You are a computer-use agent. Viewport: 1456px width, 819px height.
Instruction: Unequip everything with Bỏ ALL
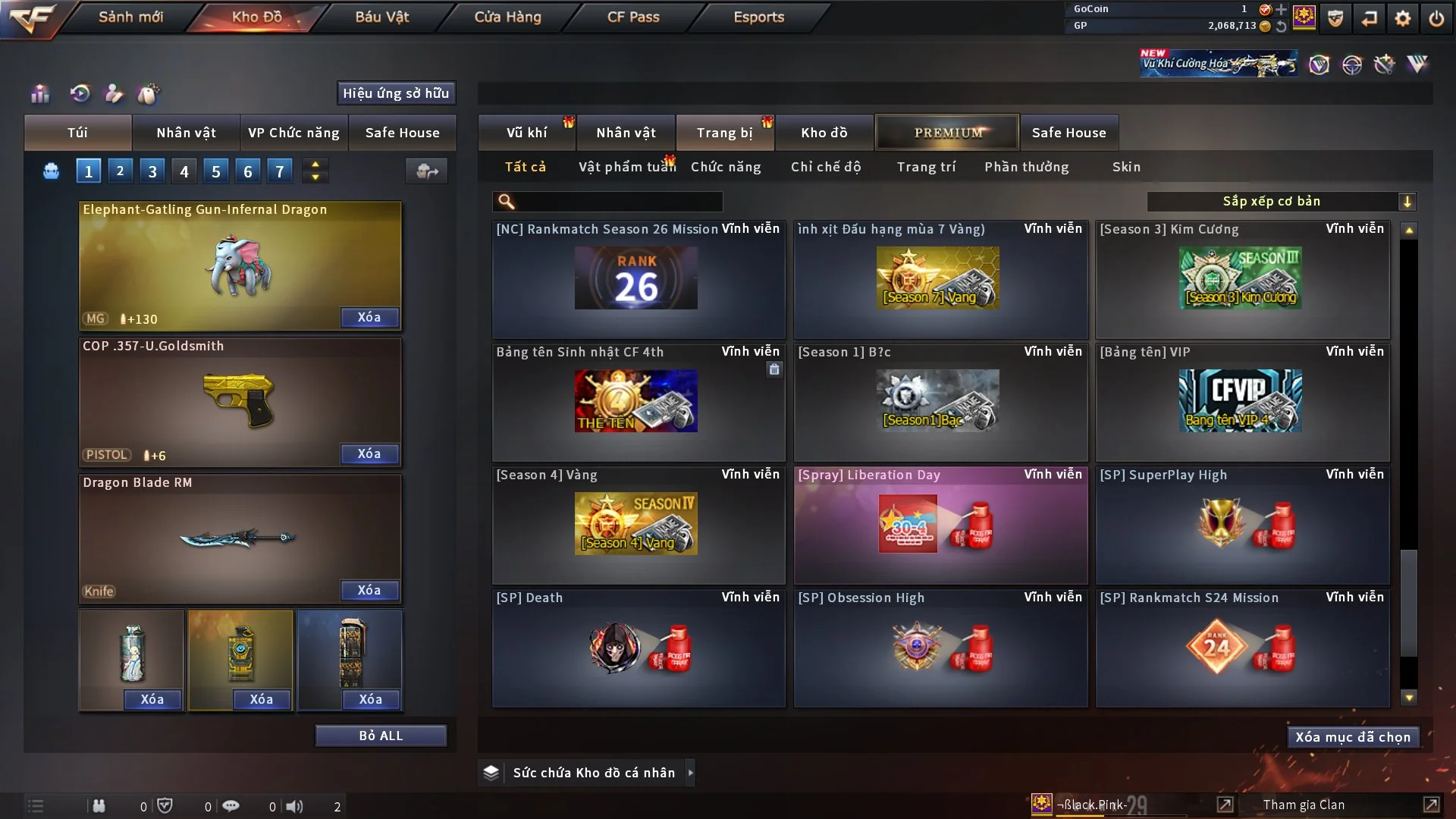(381, 736)
